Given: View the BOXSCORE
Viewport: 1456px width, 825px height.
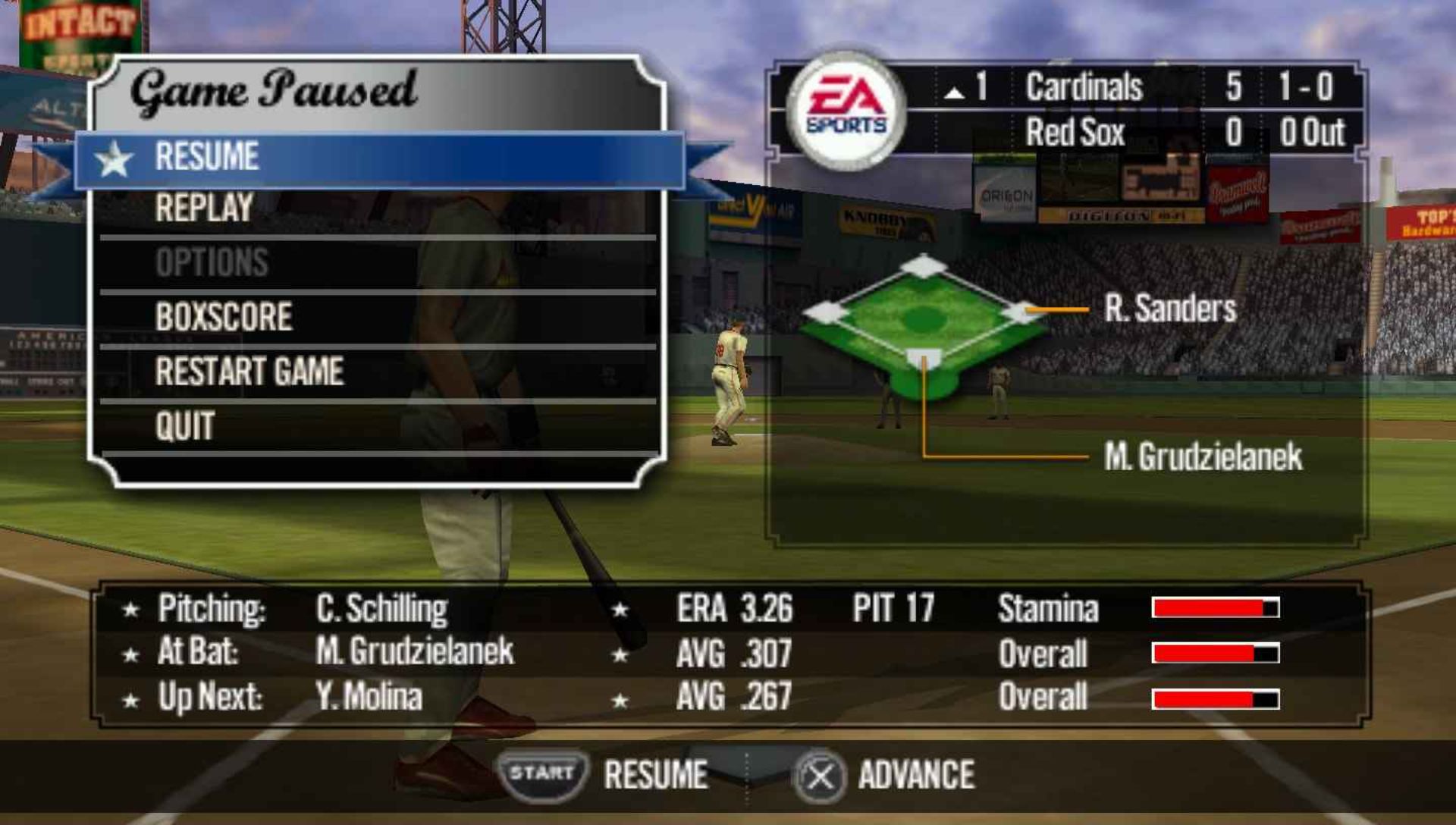Looking at the screenshot, I should click(x=224, y=317).
